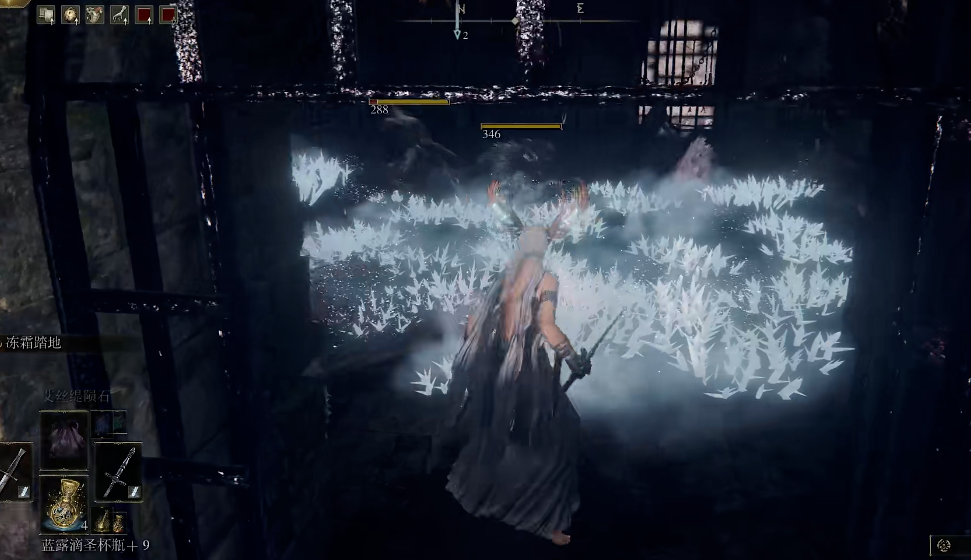
Task: Click the golden round buff status icon
Action: [70, 14]
